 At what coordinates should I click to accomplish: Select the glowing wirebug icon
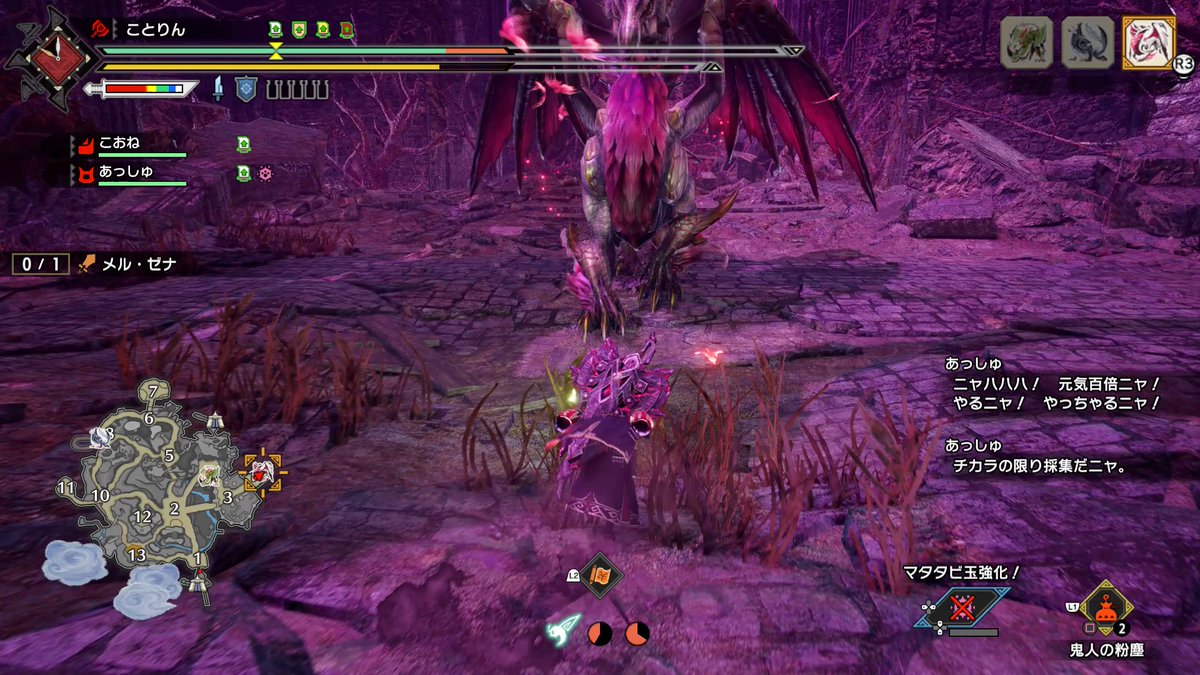pyautogui.click(x=562, y=630)
